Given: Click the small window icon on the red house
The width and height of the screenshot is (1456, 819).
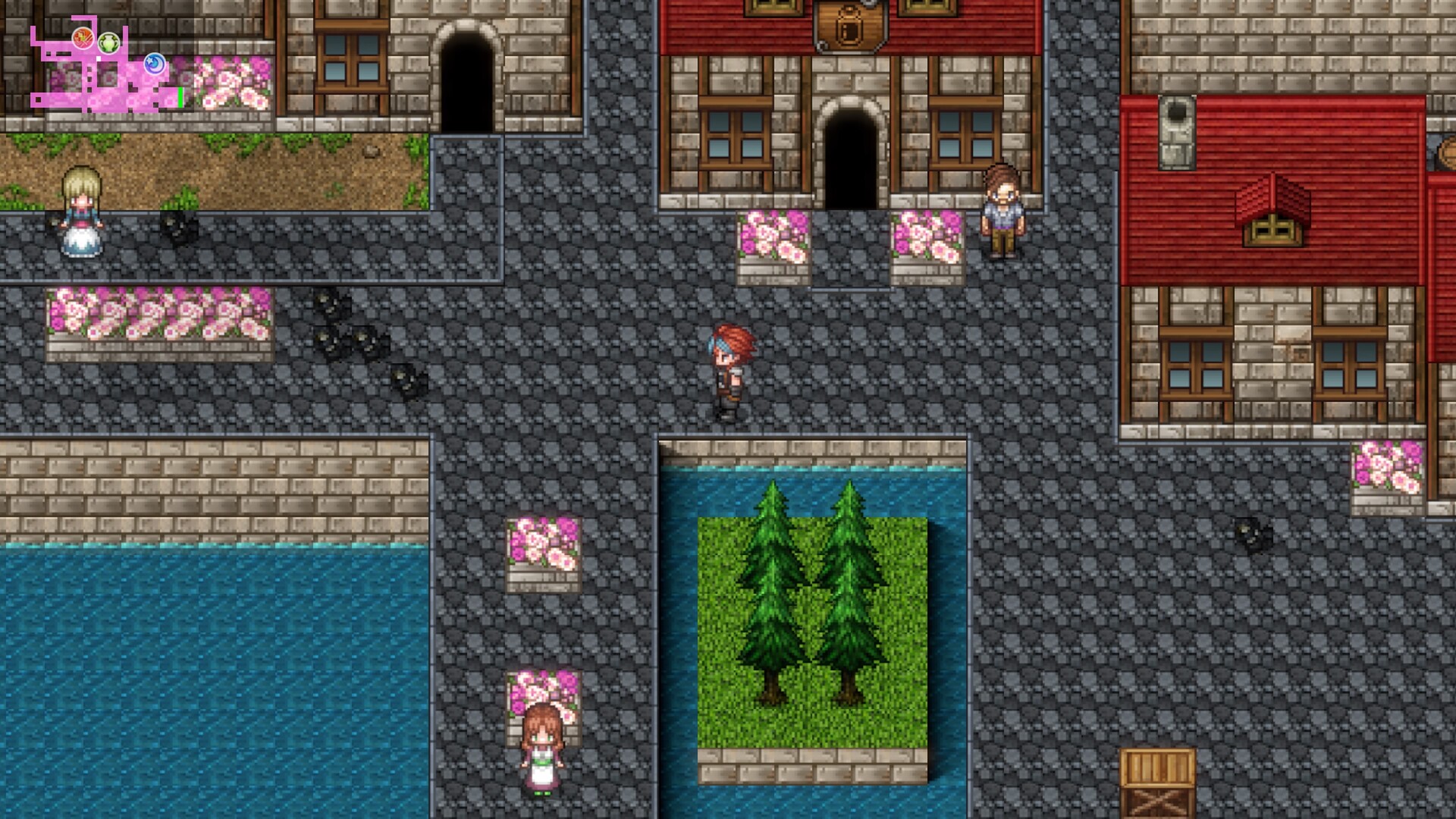Looking at the screenshot, I should tap(1272, 231).
